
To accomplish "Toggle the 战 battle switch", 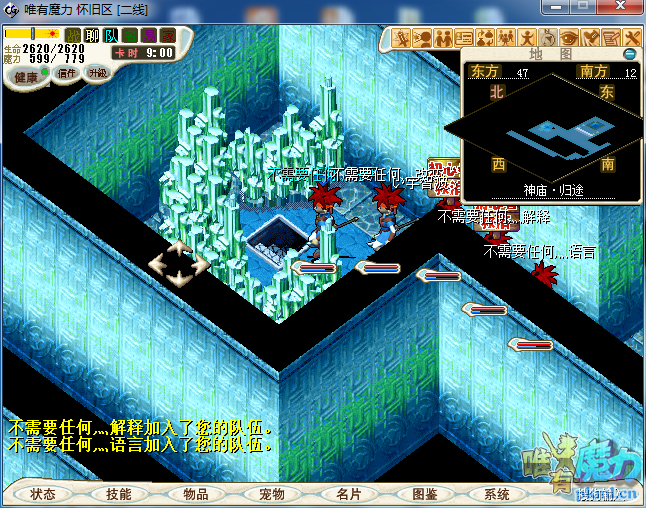I will point(73,36).
